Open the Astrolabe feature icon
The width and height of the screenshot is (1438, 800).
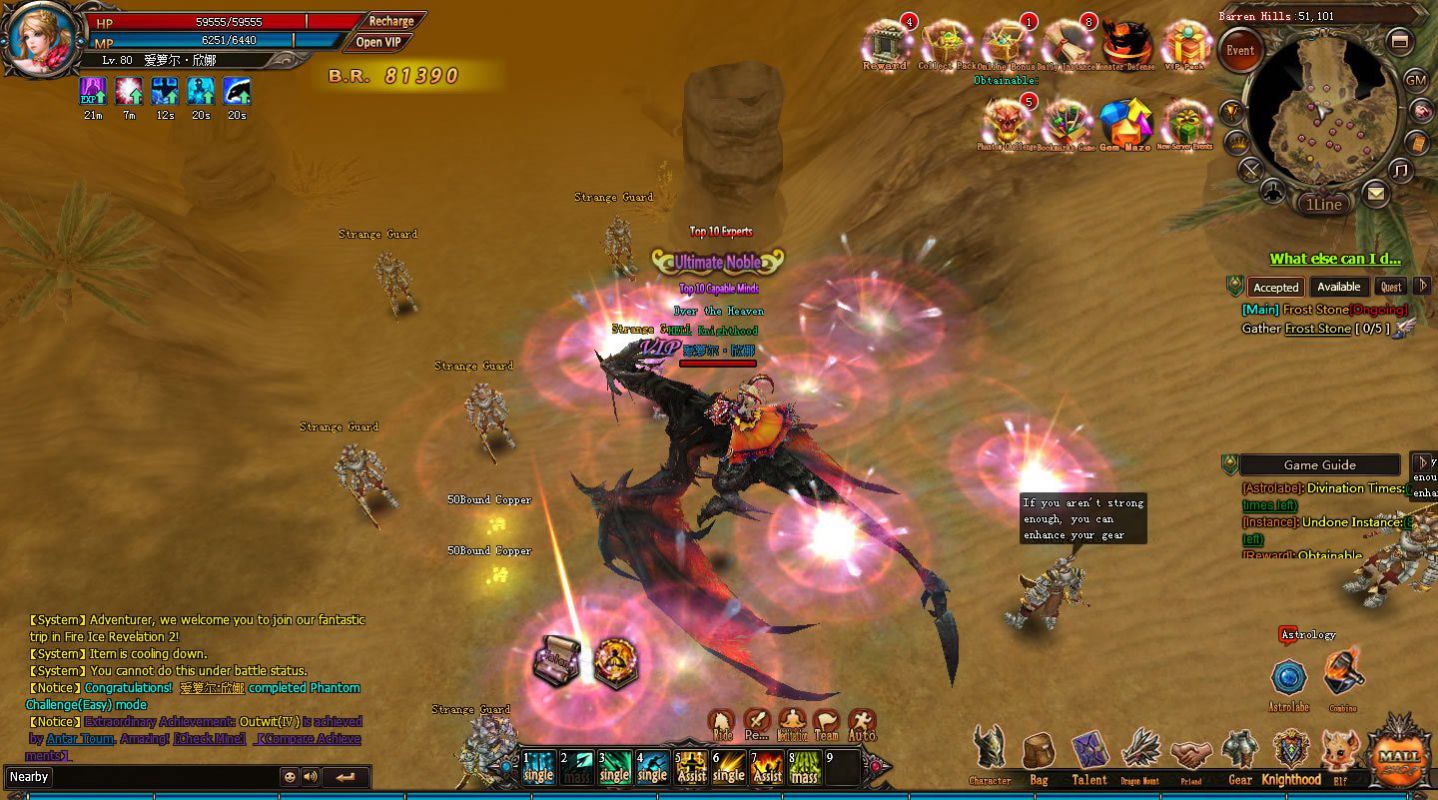(x=1289, y=679)
